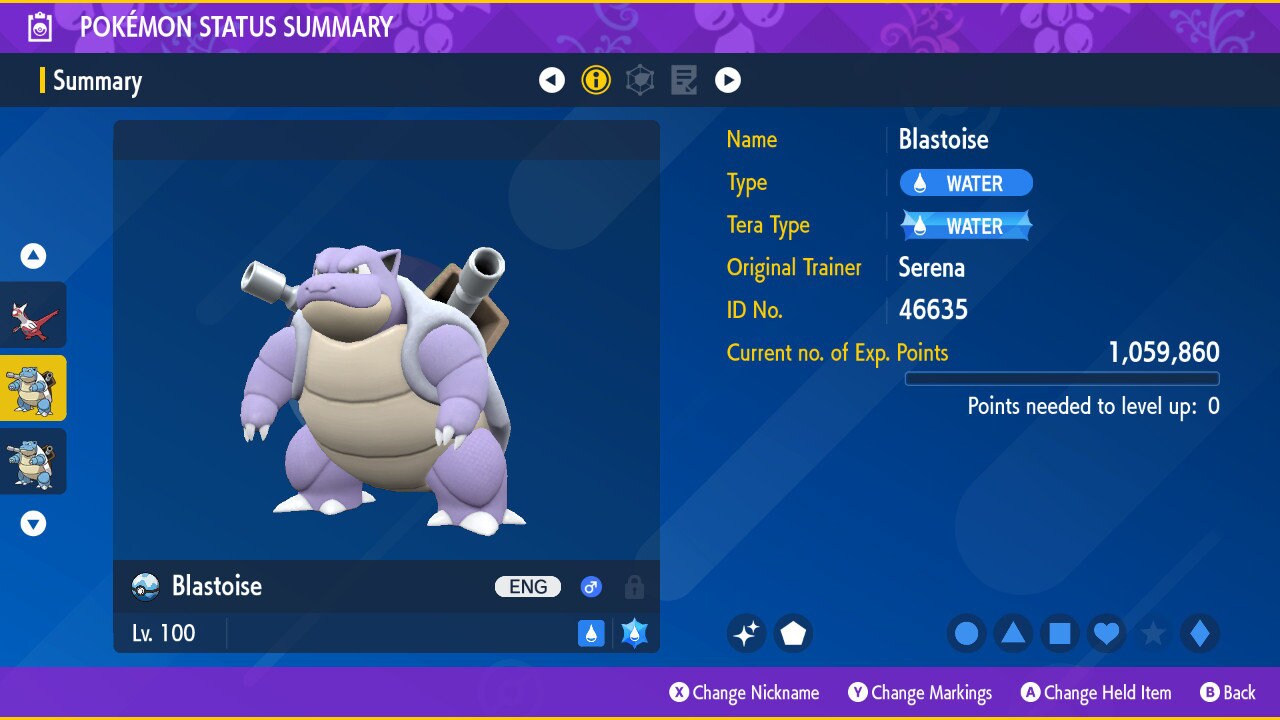Click the down arrow below the party list
This screenshot has width=1280, height=720.
34,523
